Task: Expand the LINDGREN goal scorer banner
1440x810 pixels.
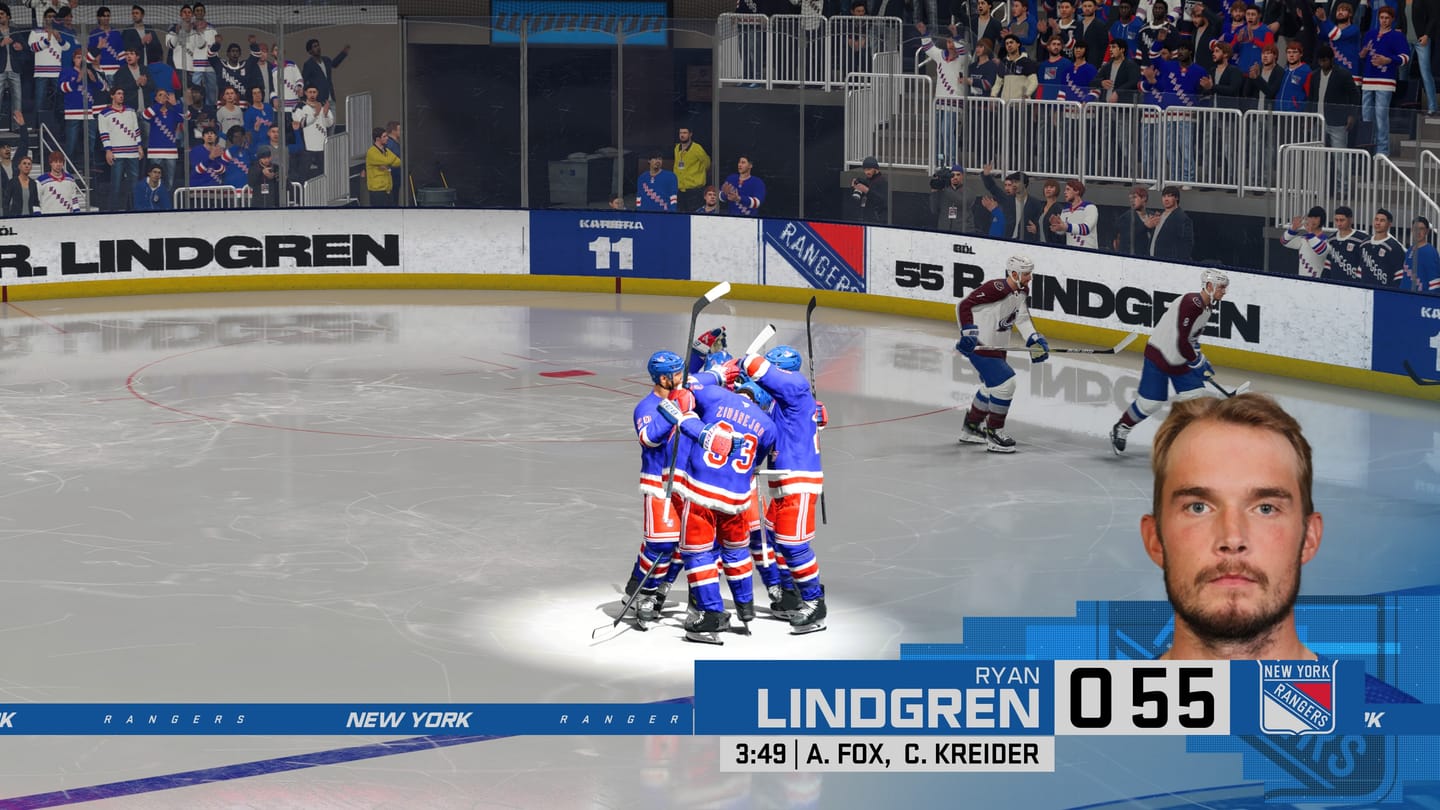Action: click(900, 705)
